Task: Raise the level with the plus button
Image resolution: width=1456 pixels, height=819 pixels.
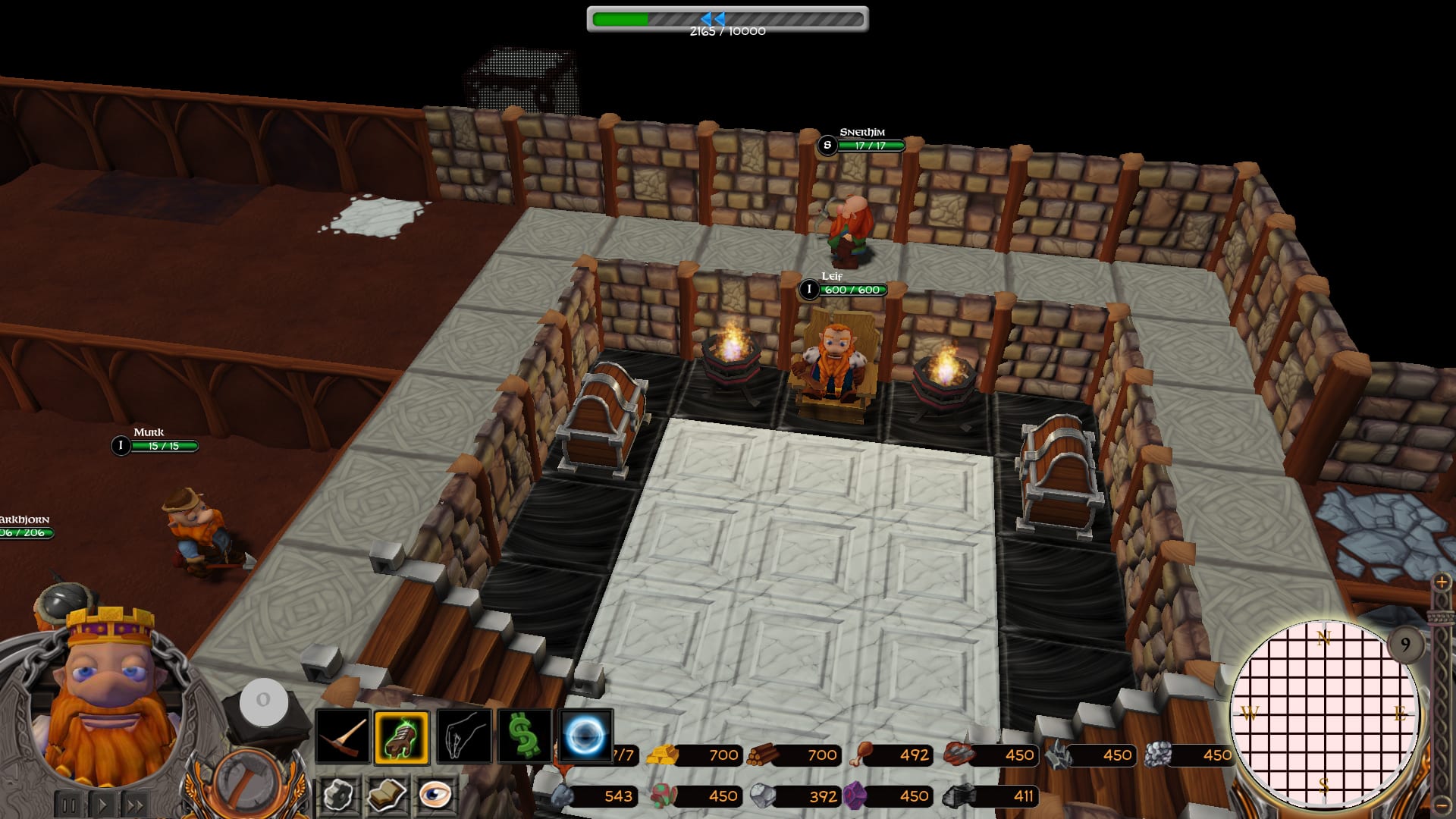Action: click(1442, 582)
